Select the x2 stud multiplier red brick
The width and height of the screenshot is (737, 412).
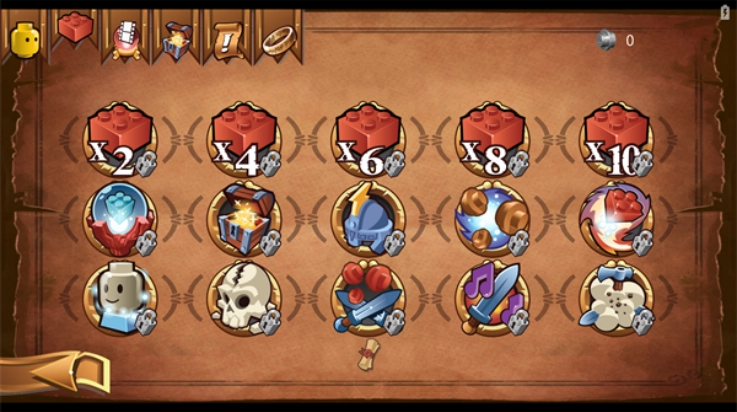pyautogui.click(x=120, y=140)
